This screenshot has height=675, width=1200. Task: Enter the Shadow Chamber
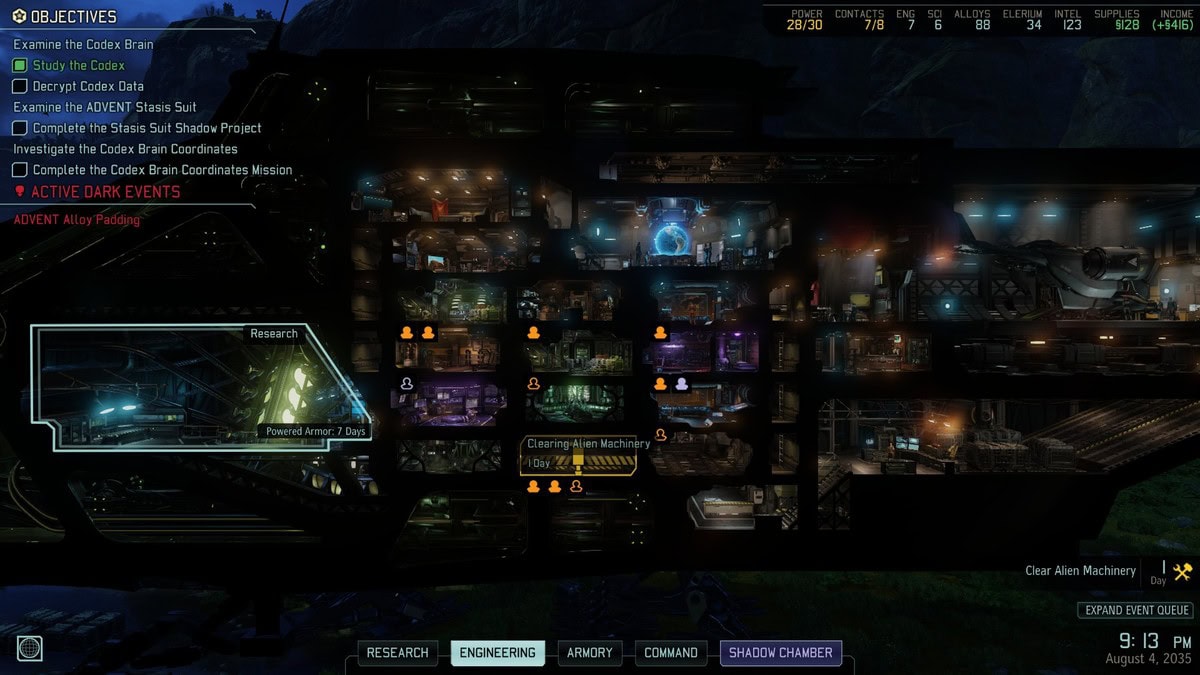[x=780, y=653]
